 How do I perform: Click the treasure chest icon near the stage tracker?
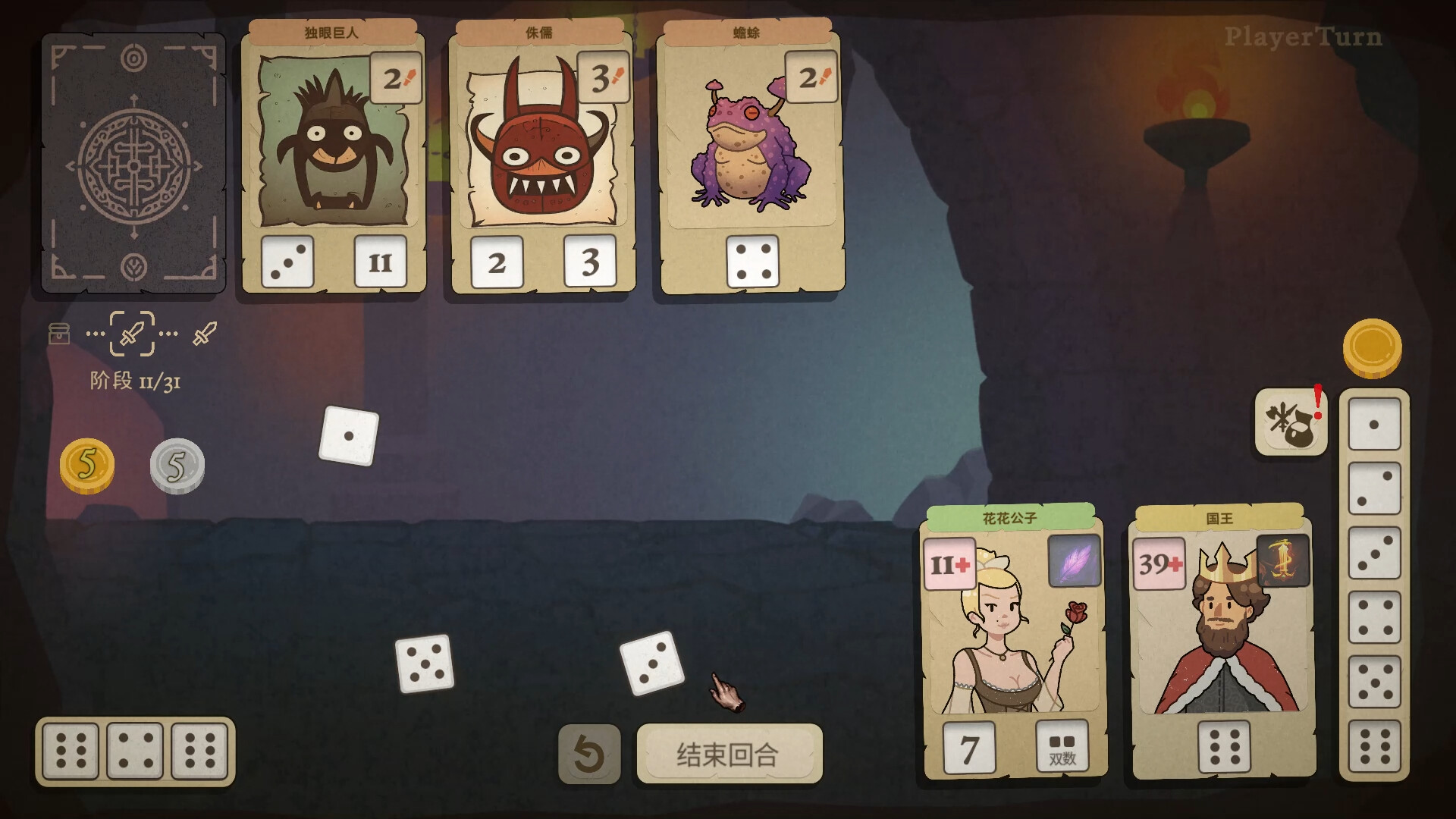pyautogui.click(x=59, y=334)
